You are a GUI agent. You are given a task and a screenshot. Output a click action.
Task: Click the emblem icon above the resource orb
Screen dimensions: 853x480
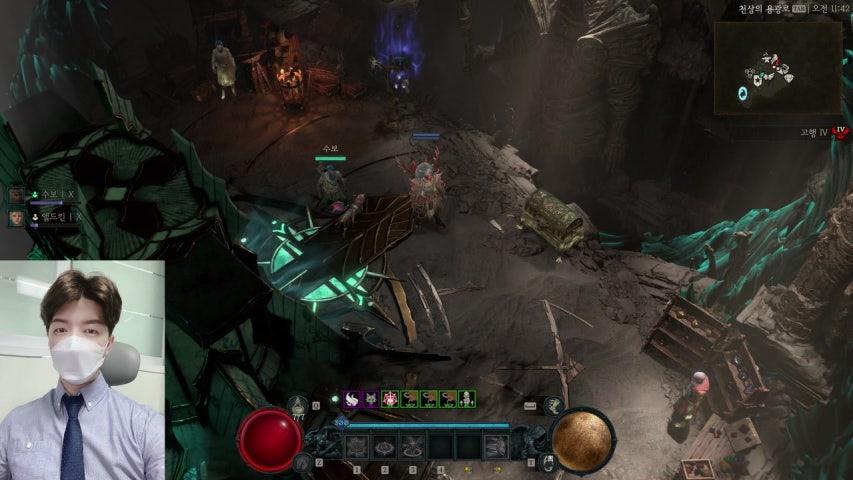pyautogui.click(x=553, y=405)
